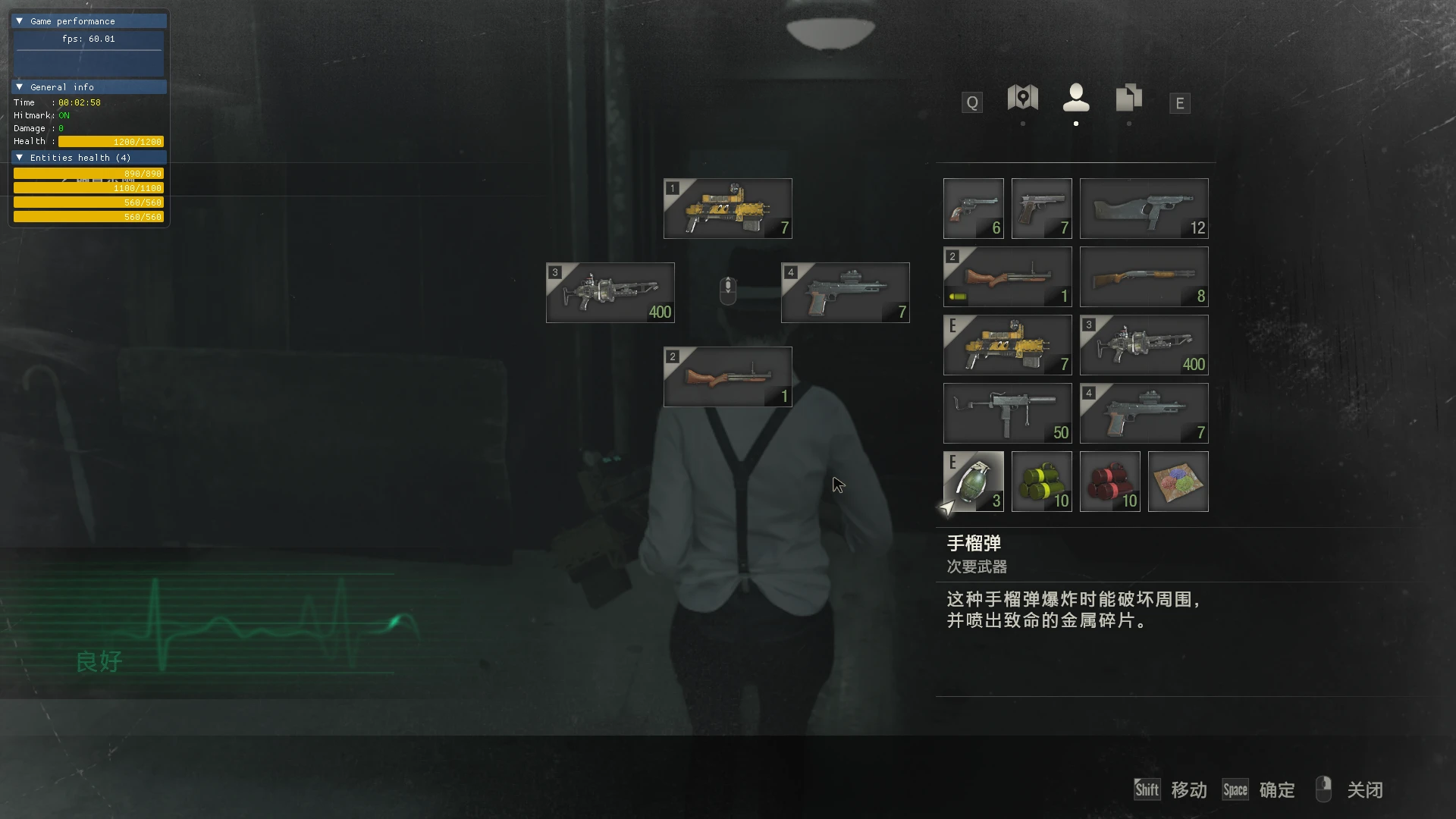1456x819 pixels.
Task: Select the equipped hand grenade slot
Action: (973, 481)
